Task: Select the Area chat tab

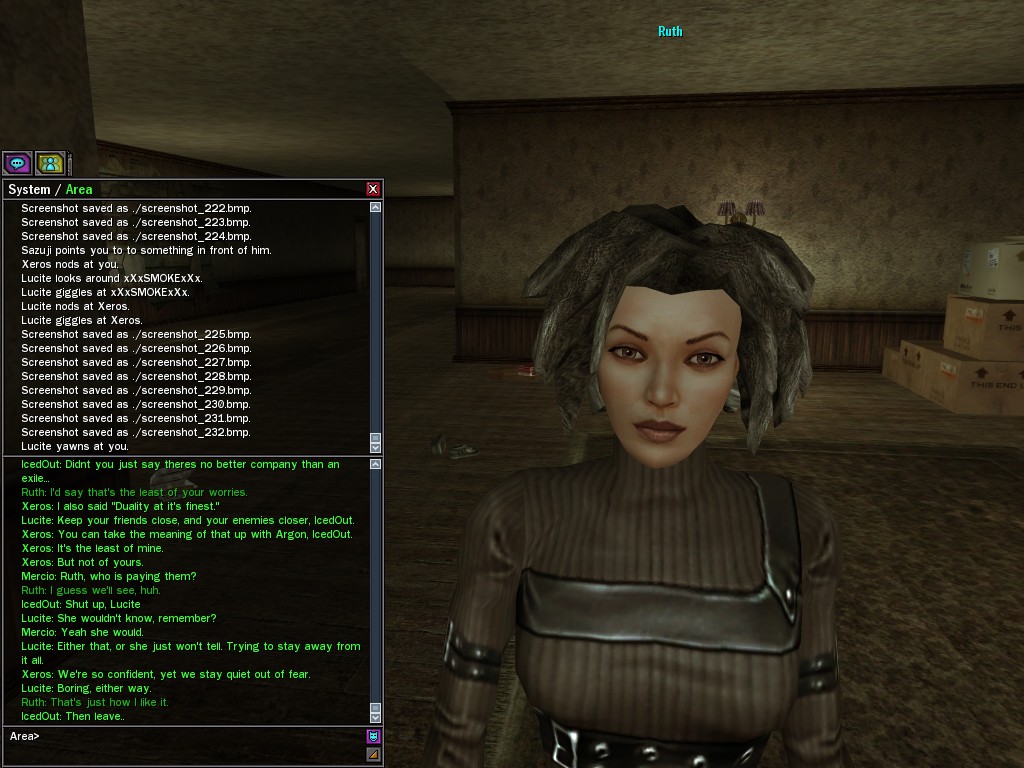Action: click(x=79, y=189)
